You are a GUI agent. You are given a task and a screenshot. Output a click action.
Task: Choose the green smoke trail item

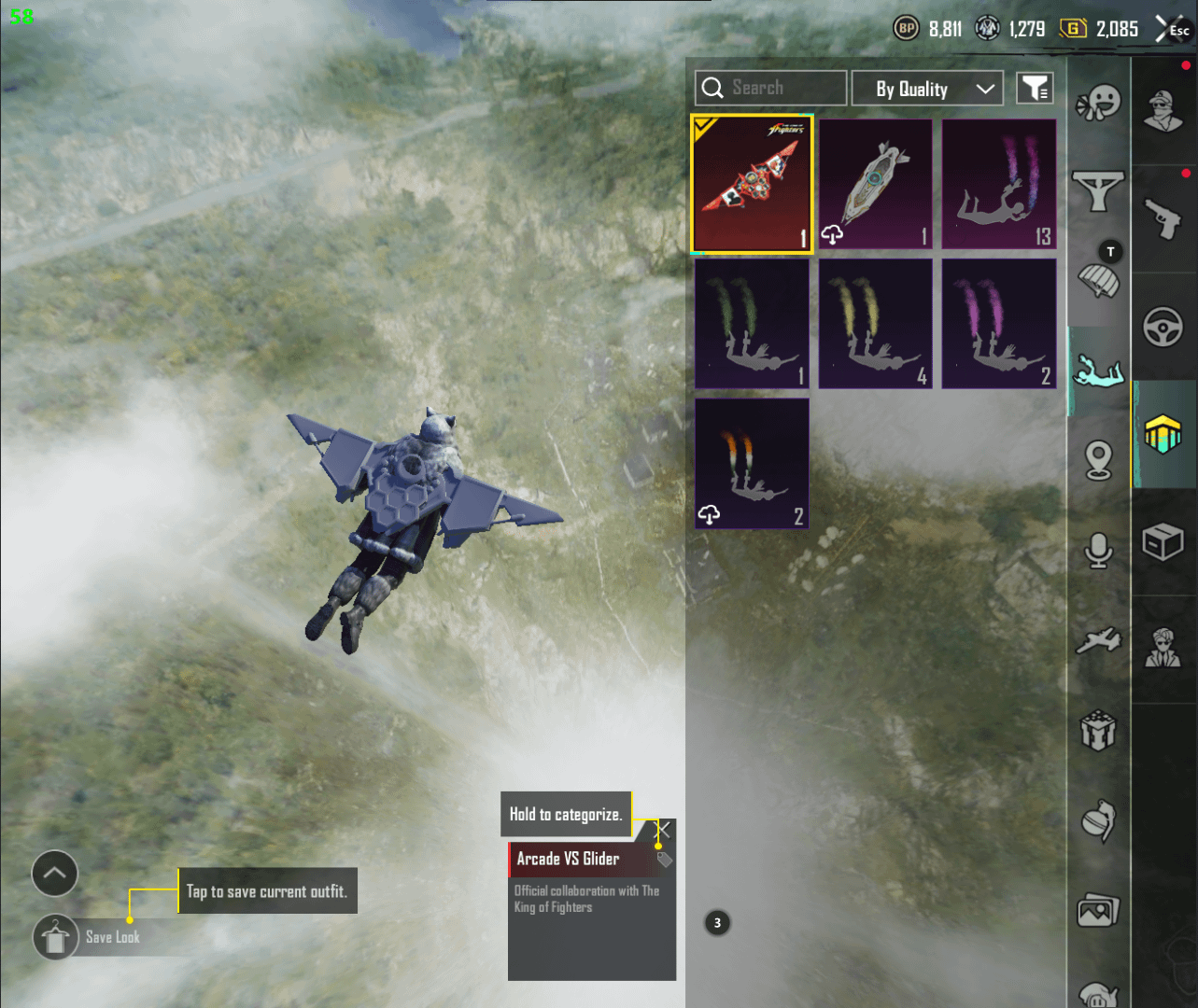pyautogui.click(x=752, y=323)
